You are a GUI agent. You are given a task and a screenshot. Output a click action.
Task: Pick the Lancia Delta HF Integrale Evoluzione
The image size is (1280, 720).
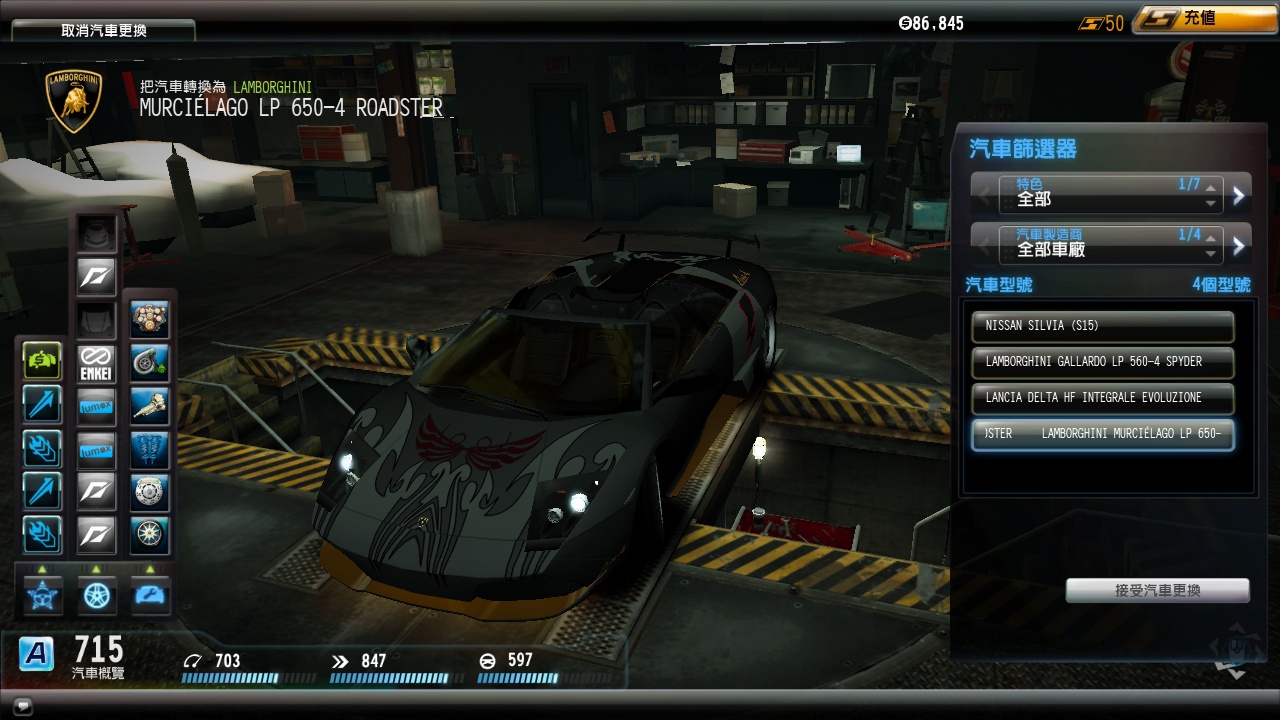[1102, 398]
